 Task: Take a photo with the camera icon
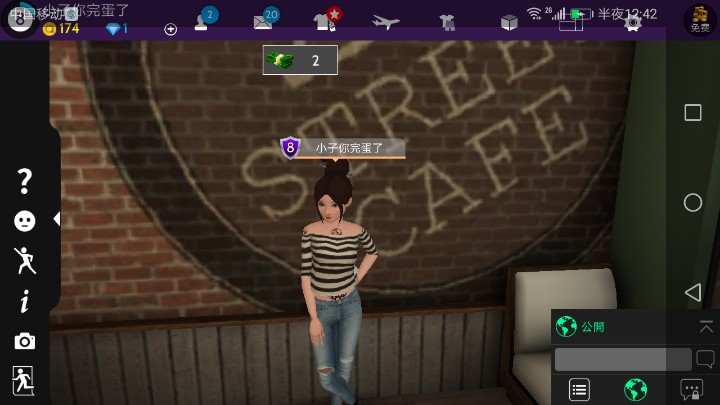pyautogui.click(x=25, y=342)
